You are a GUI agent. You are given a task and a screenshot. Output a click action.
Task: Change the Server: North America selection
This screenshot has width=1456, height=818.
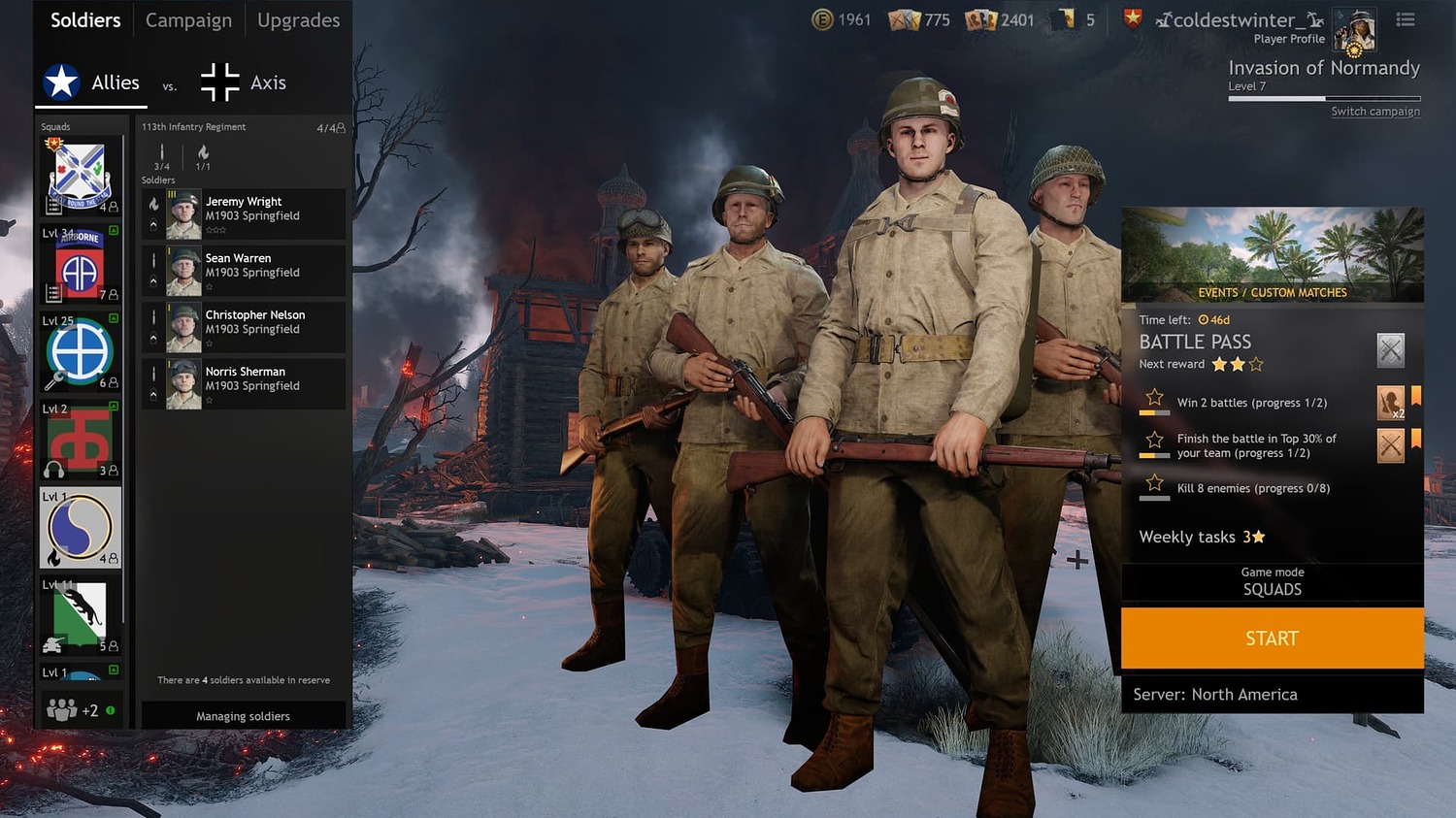pos(1272,694)
